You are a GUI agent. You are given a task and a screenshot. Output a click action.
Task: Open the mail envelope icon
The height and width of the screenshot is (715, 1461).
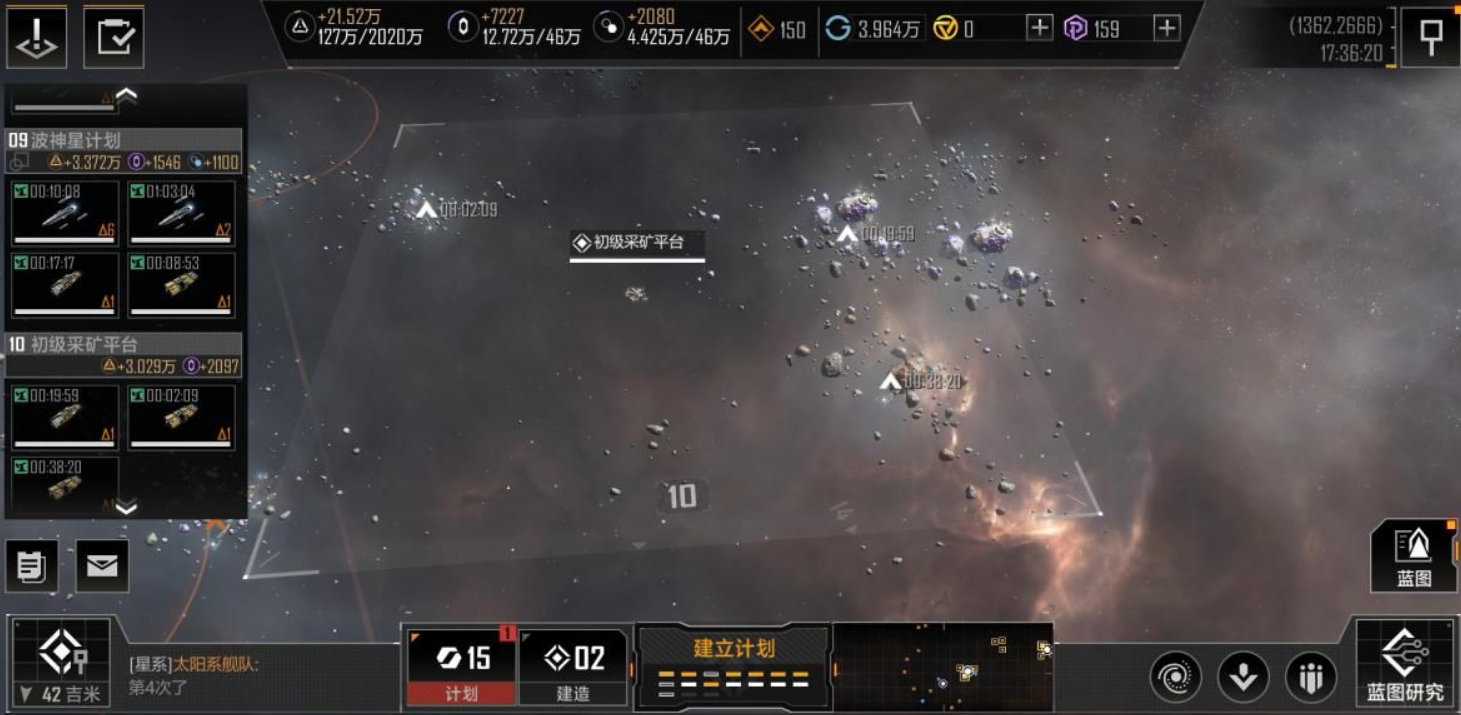(102, 566)
